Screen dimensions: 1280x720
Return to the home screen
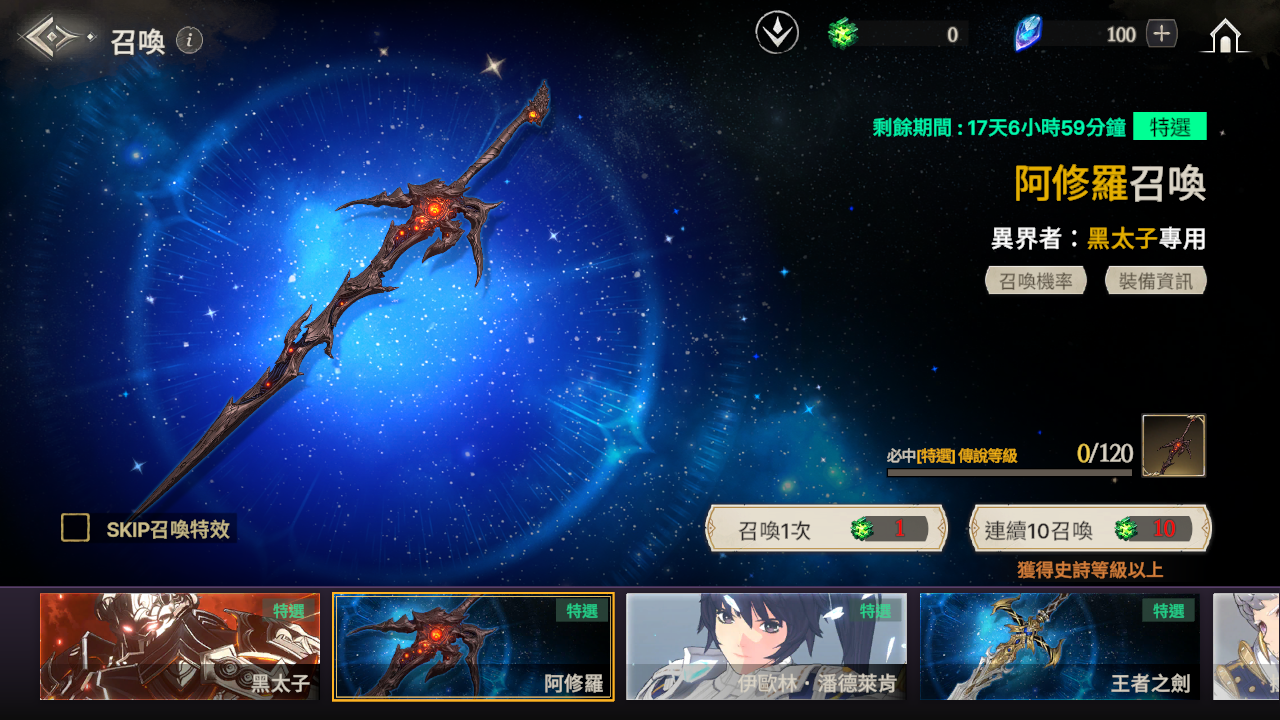pos(1225,36)
